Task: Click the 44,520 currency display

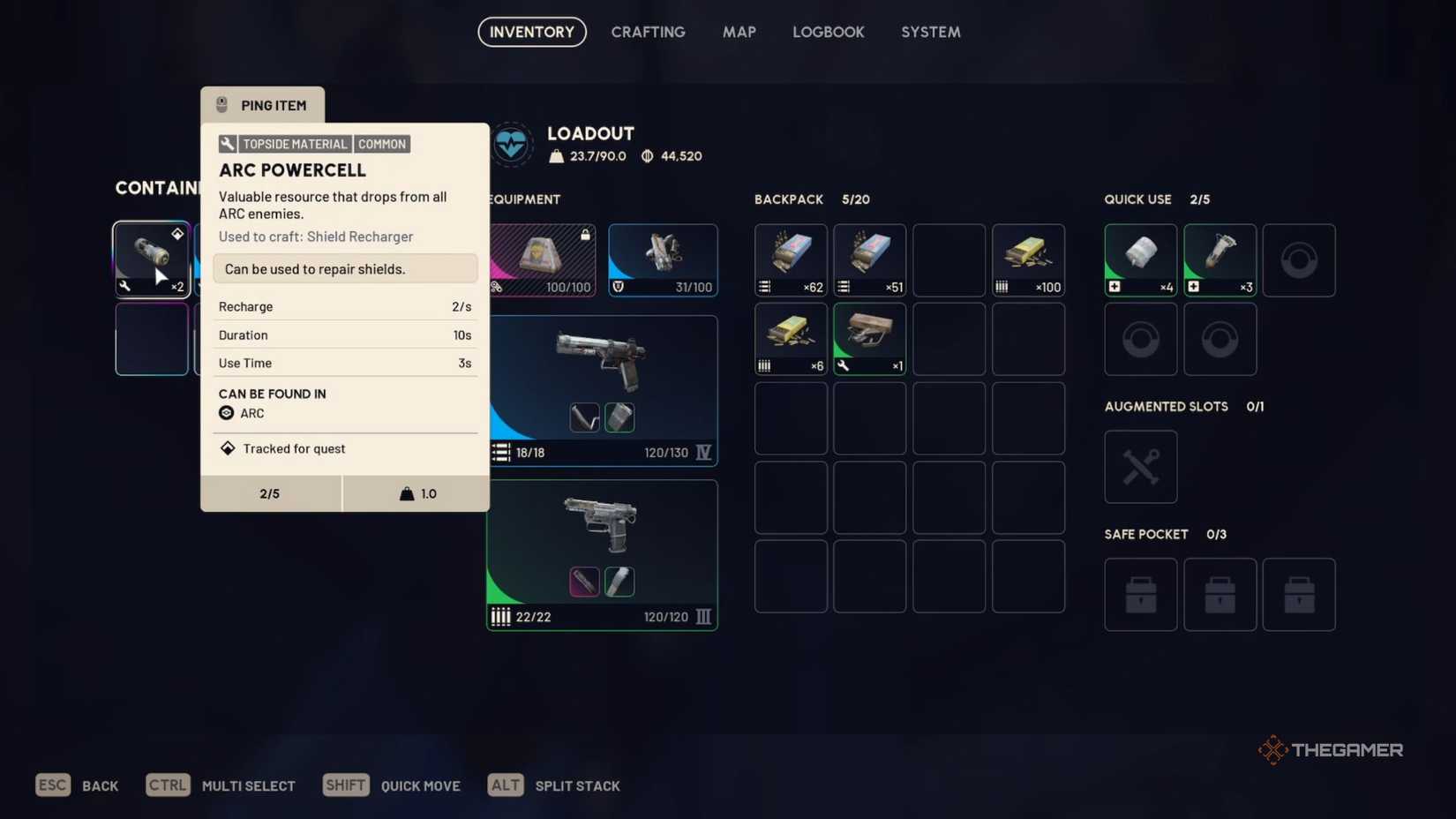Action: [x=672, y=156]
